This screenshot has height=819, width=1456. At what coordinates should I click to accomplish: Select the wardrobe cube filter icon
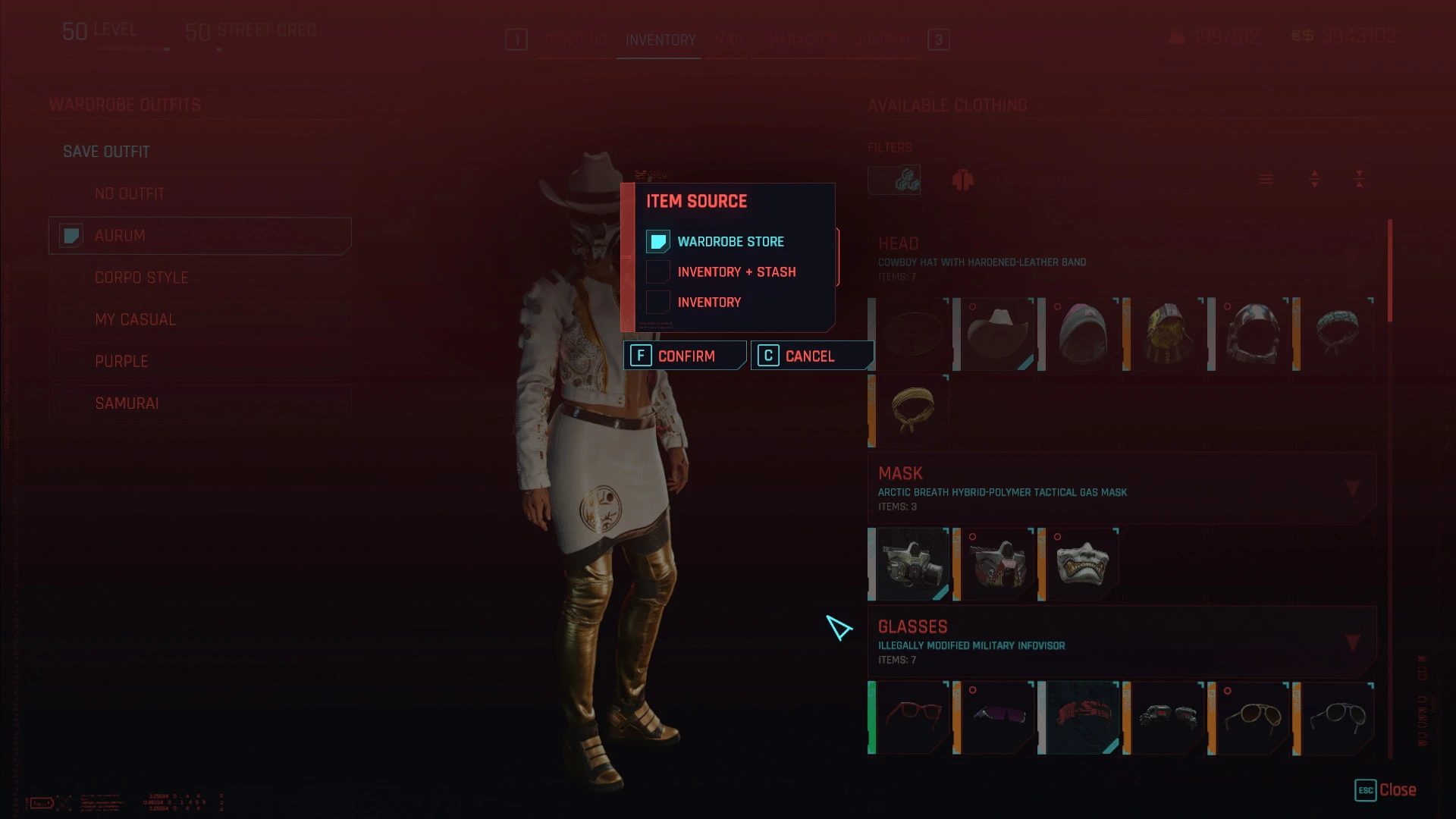[894, 180]
